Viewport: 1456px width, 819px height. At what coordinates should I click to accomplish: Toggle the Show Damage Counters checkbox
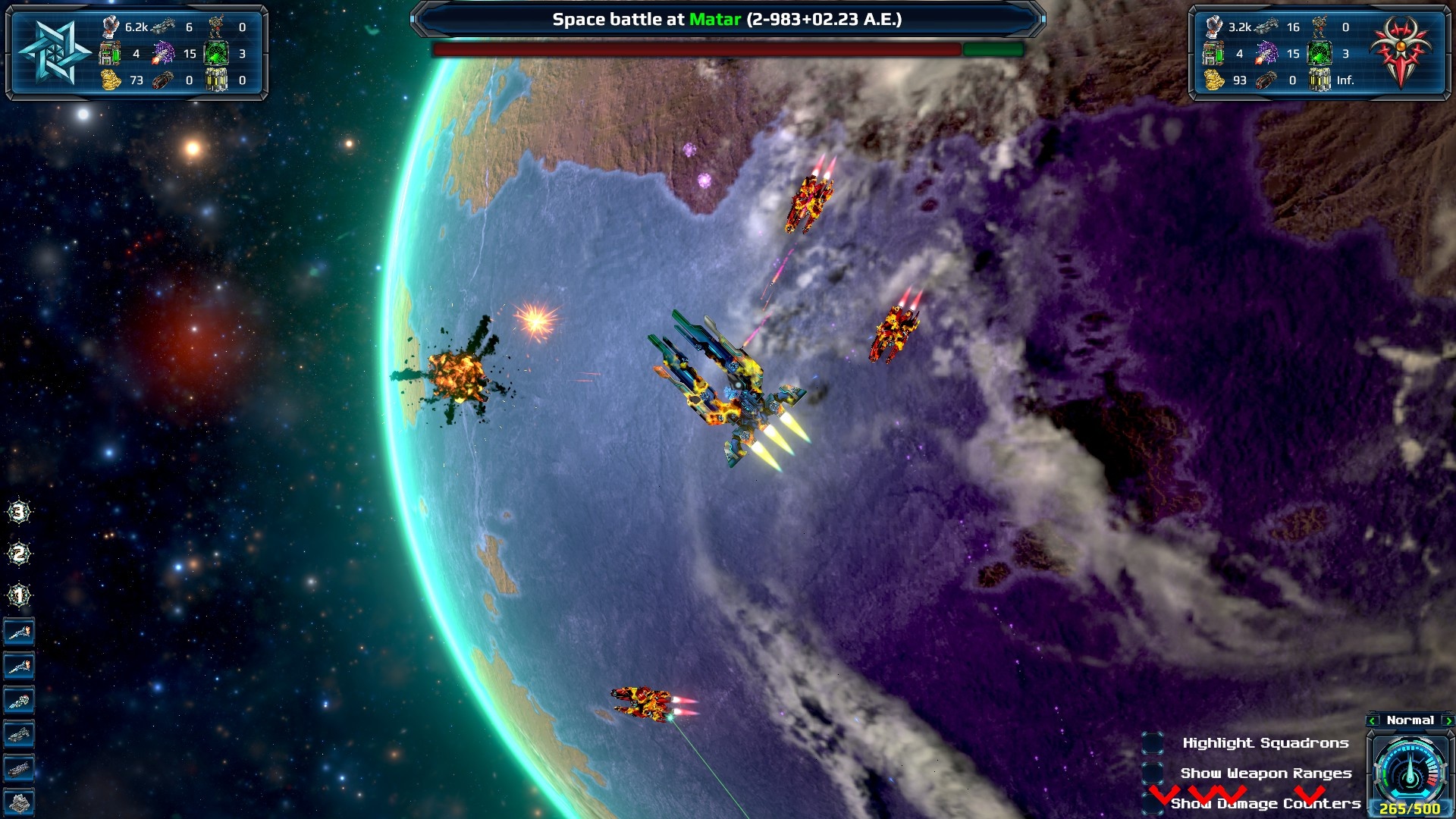click(1153, 802)
